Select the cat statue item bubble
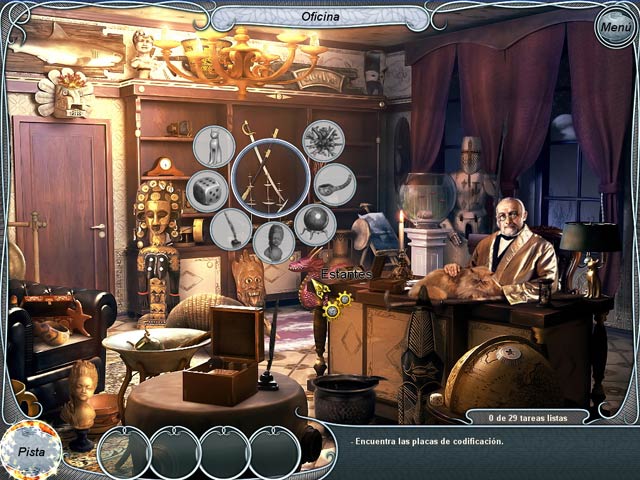Image resolution: width=640 pixels, height=480 pixels. coord(214,146)
